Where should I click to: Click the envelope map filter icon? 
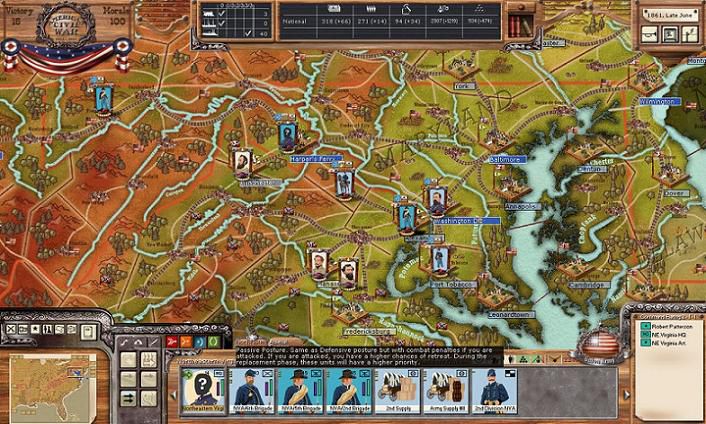click(x=22, y=329)
